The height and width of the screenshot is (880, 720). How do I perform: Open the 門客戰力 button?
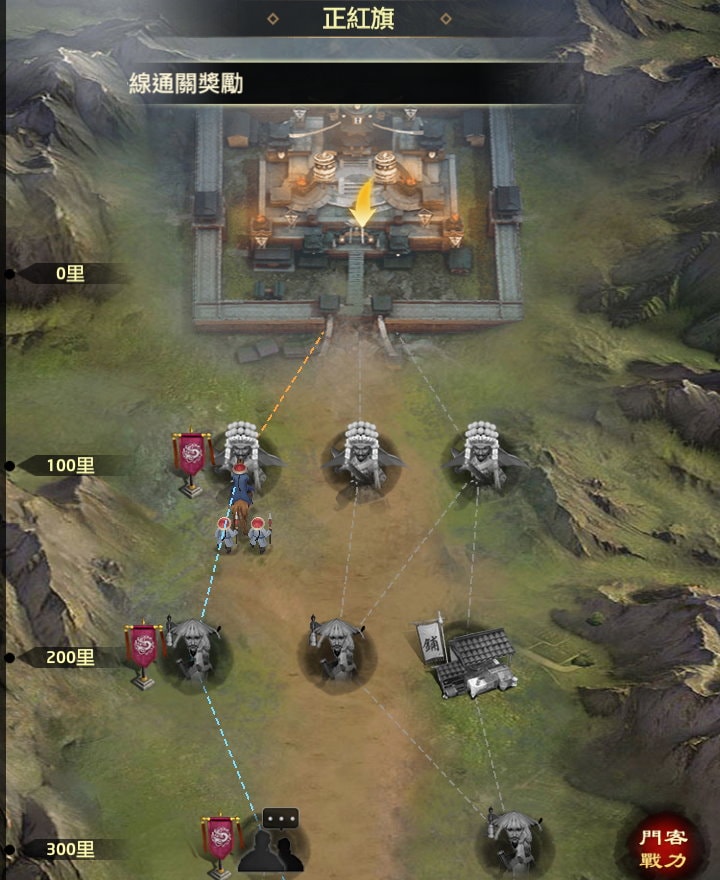(664, 844)
